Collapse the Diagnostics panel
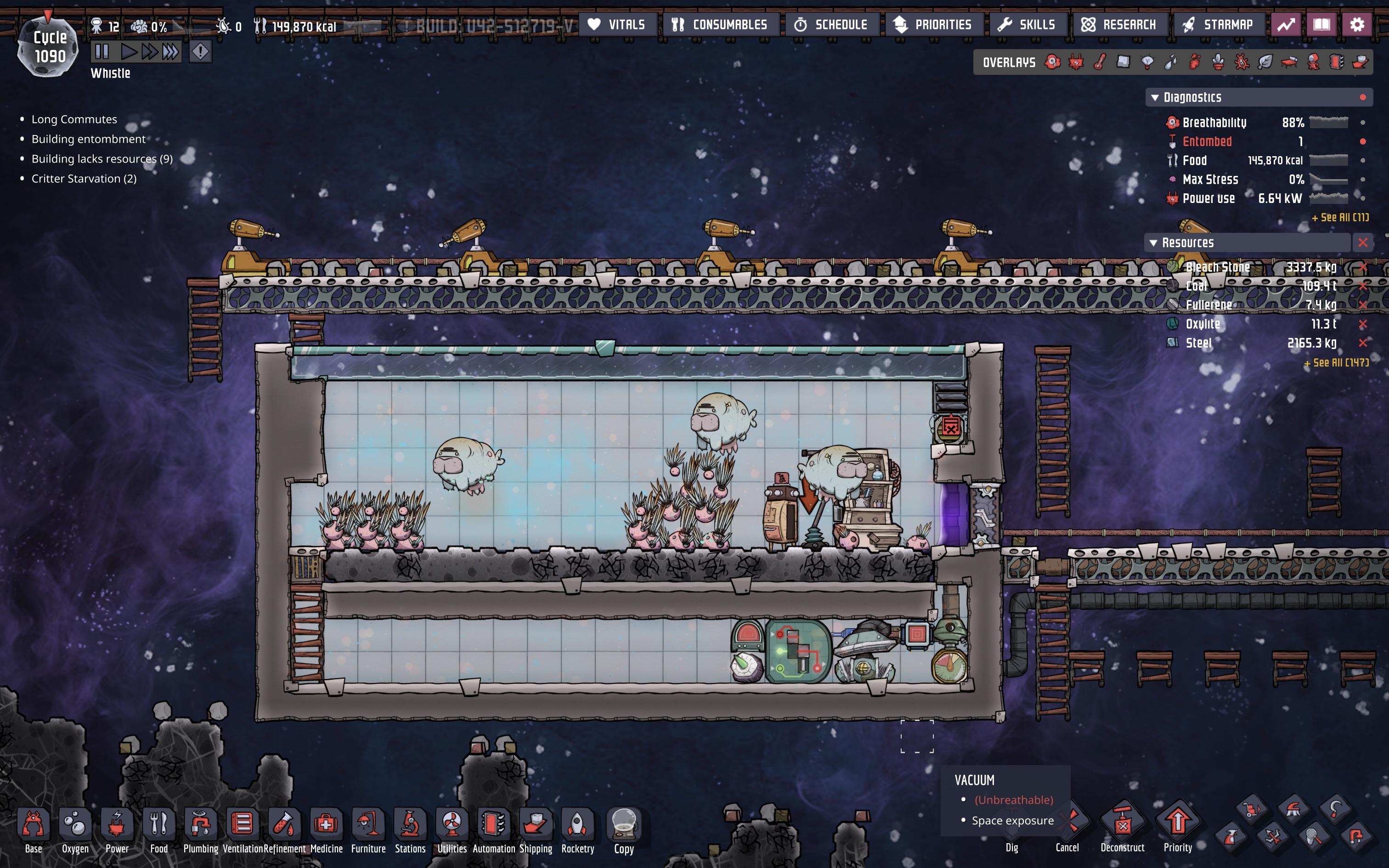Viewport: 1389px width, 868px height. coord(1155,97)
